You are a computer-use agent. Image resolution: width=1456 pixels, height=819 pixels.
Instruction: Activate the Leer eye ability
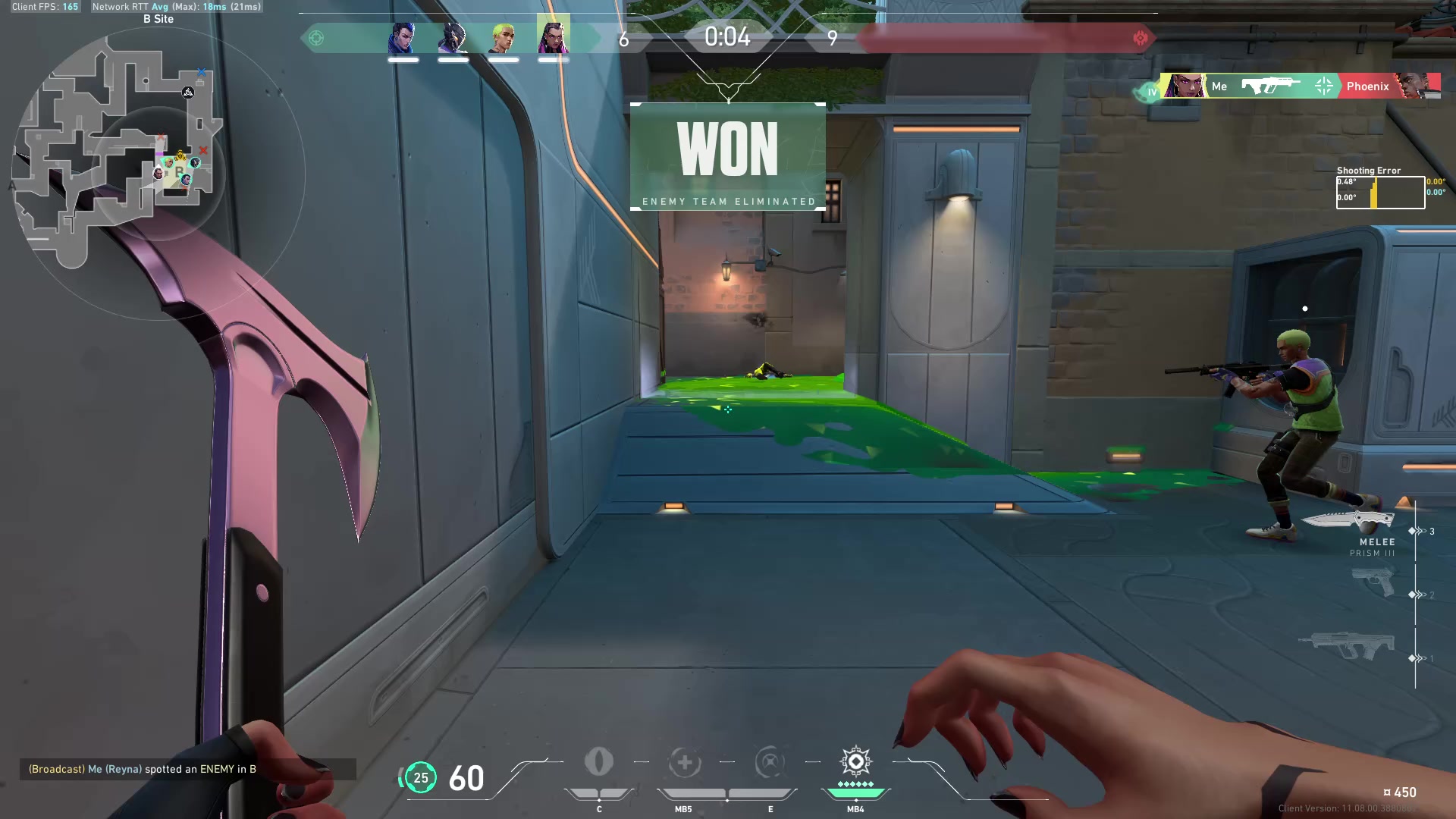(x=599, y=762)
